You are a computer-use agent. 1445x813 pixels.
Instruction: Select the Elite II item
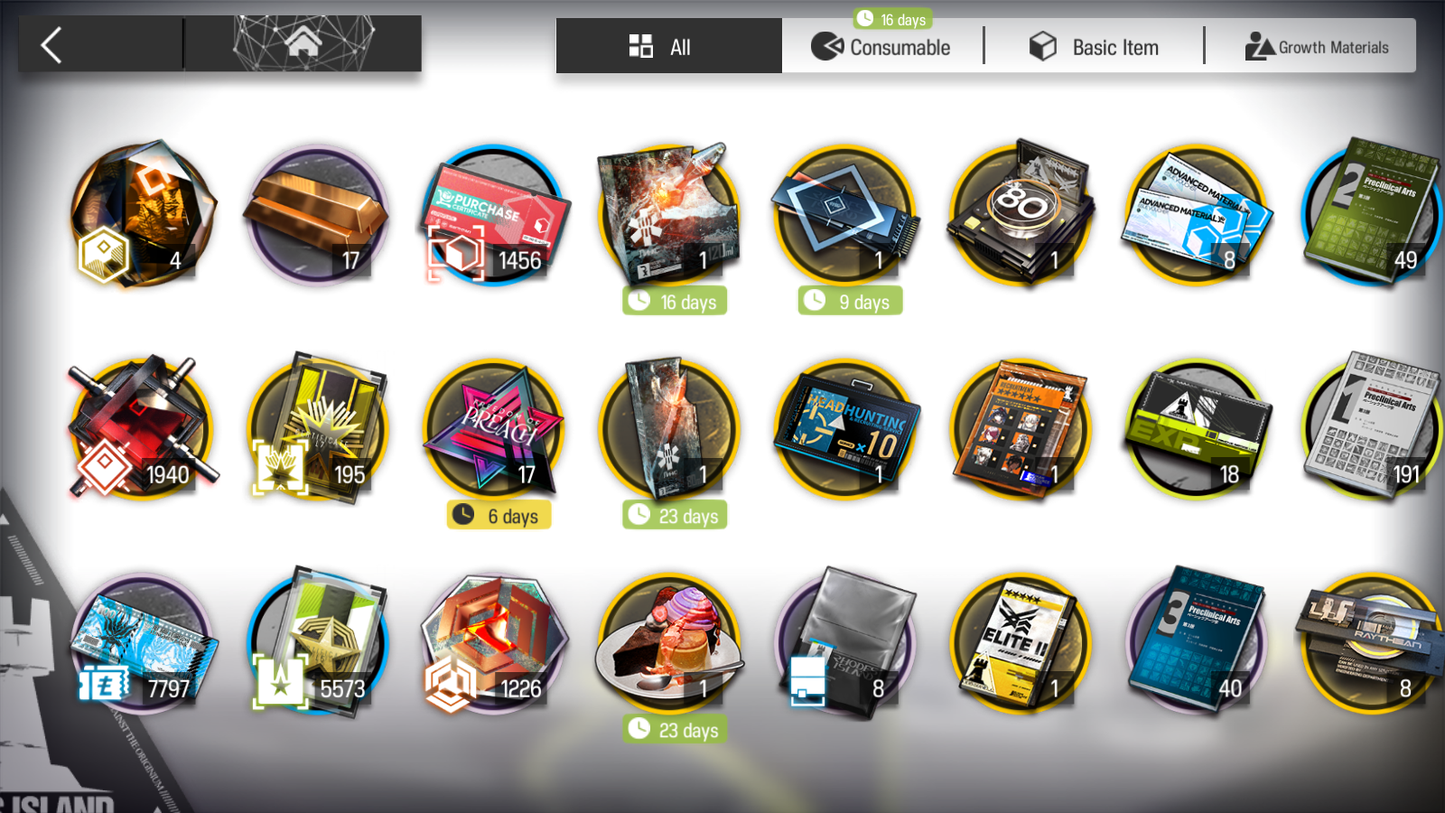1020,643
